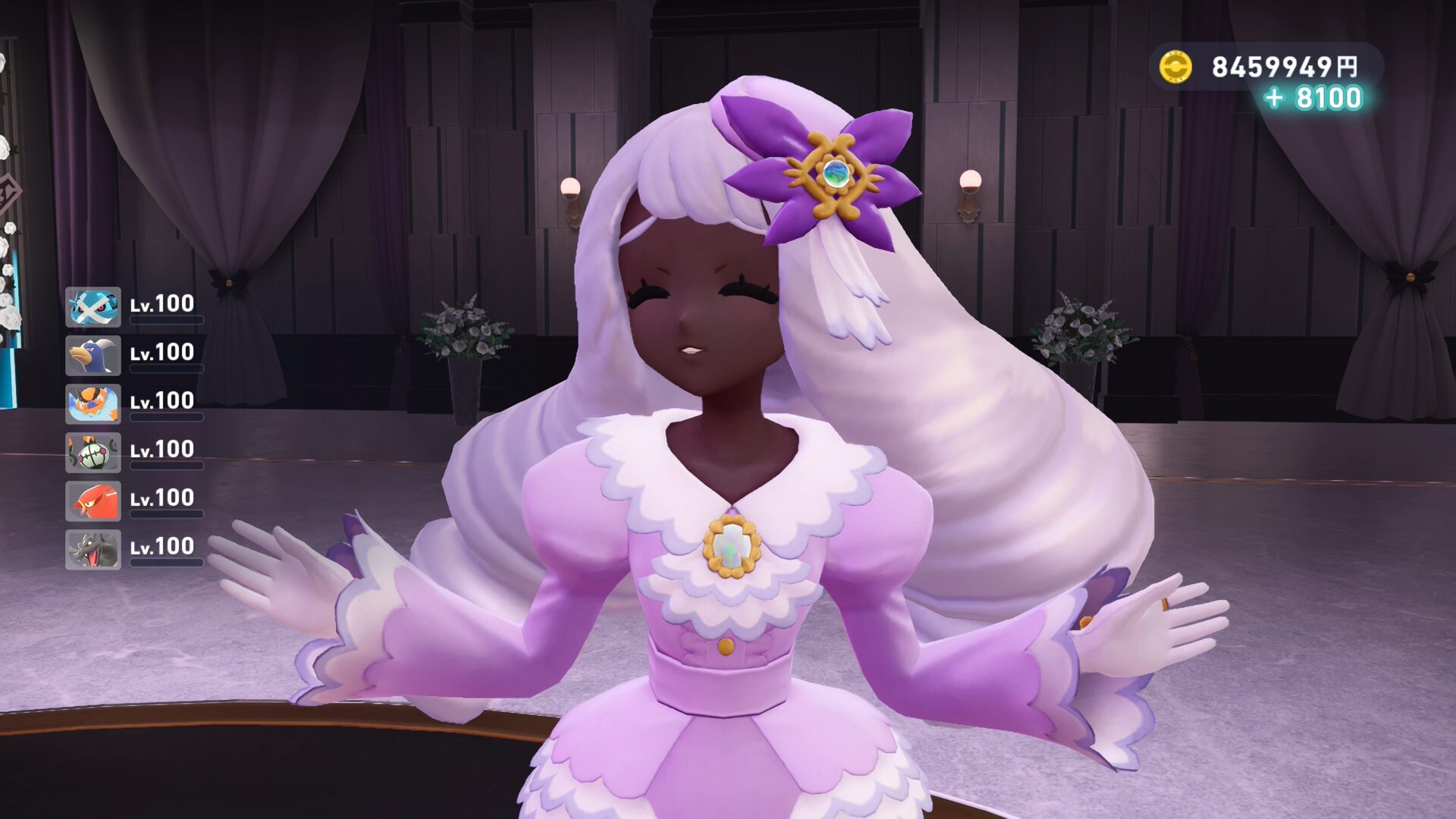The height and width of the screenshot is (819, 1456).
Task: Select the Chandelure party slot
Action: coord(93,453)
